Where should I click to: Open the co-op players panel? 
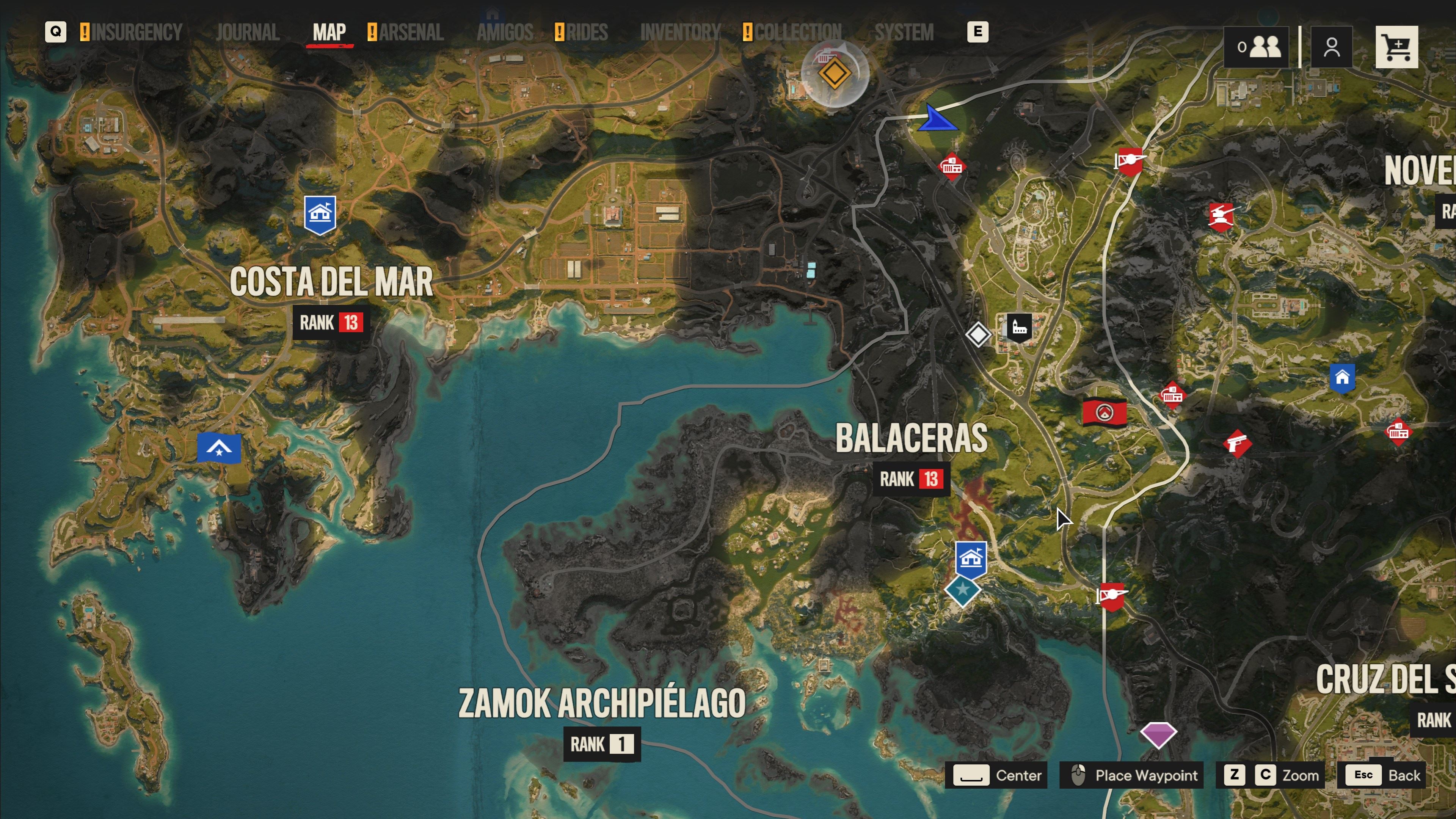[1257, 47]
